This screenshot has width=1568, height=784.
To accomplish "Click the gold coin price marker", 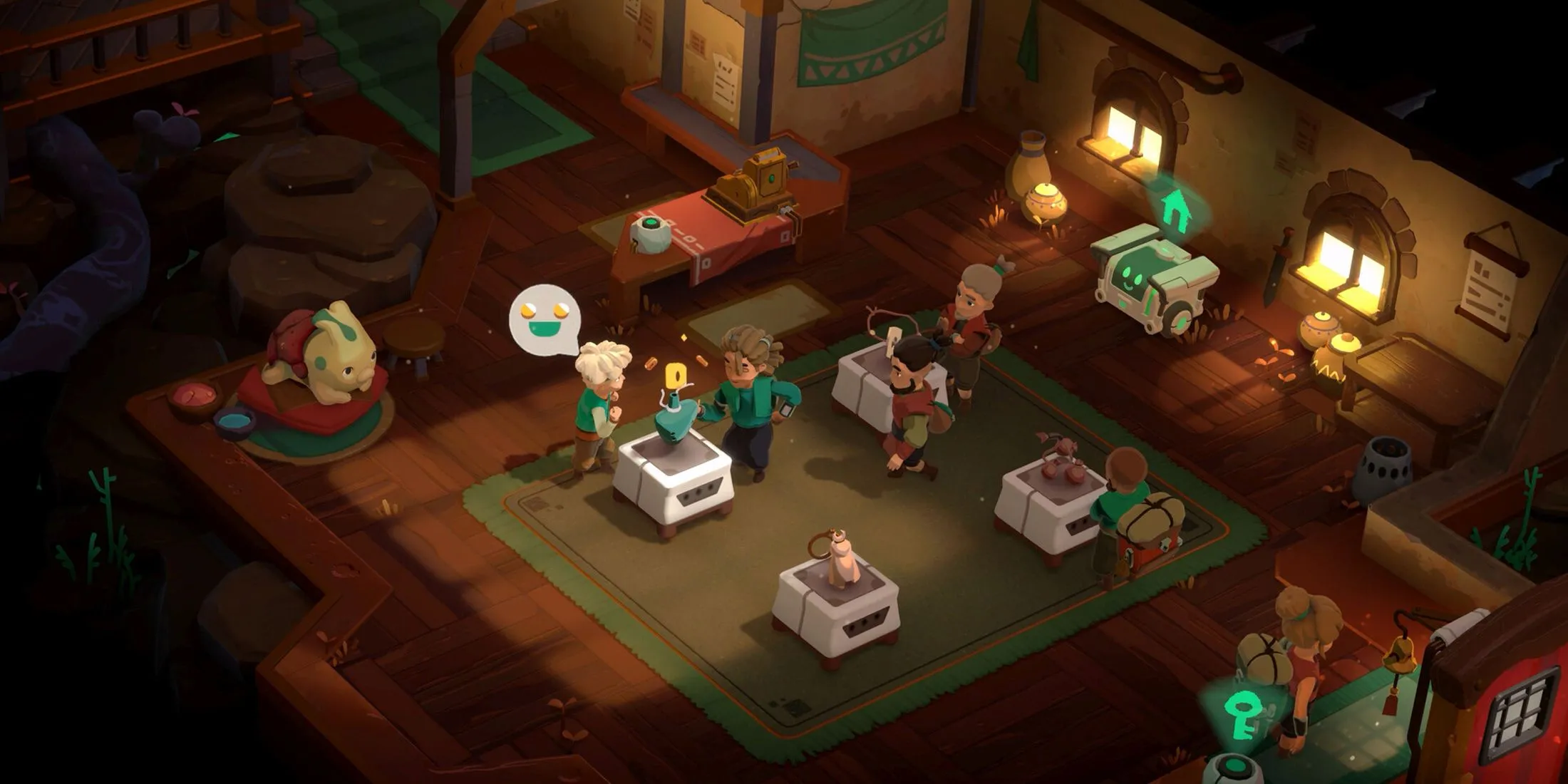I will (x=674, y=376).
